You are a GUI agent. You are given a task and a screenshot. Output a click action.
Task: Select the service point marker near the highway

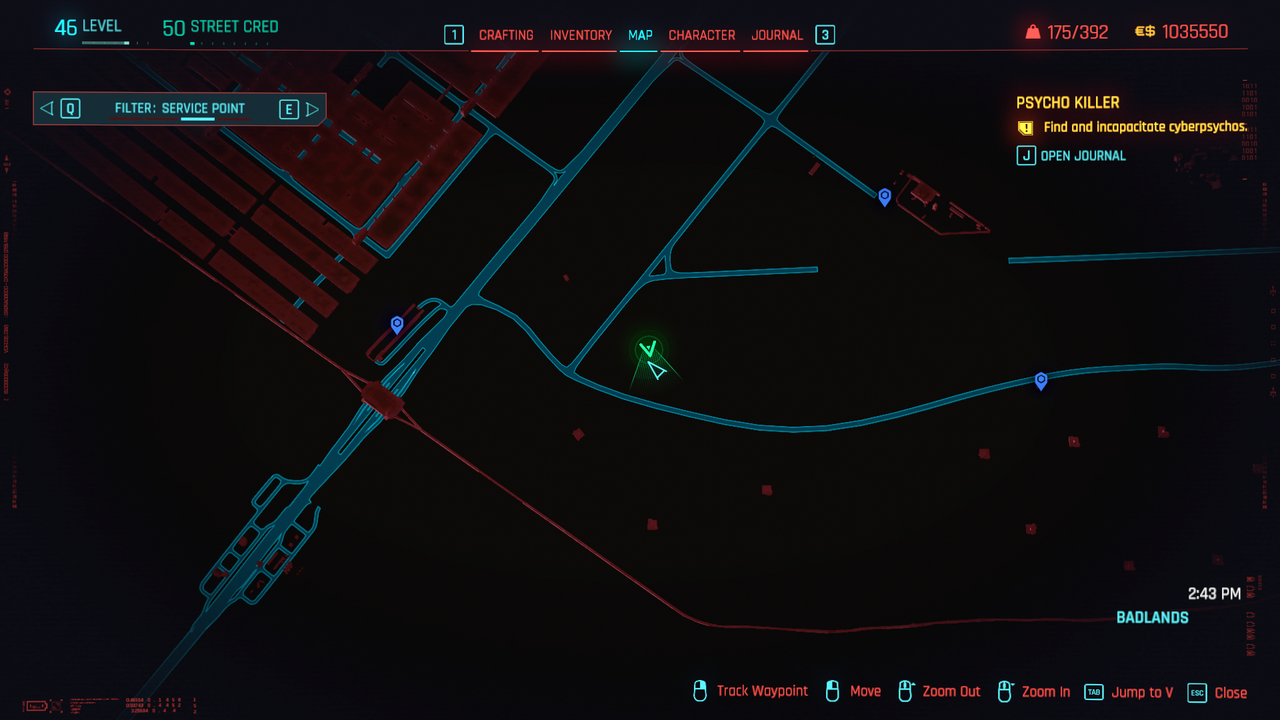pyautogui.click(x=397, y=324)
